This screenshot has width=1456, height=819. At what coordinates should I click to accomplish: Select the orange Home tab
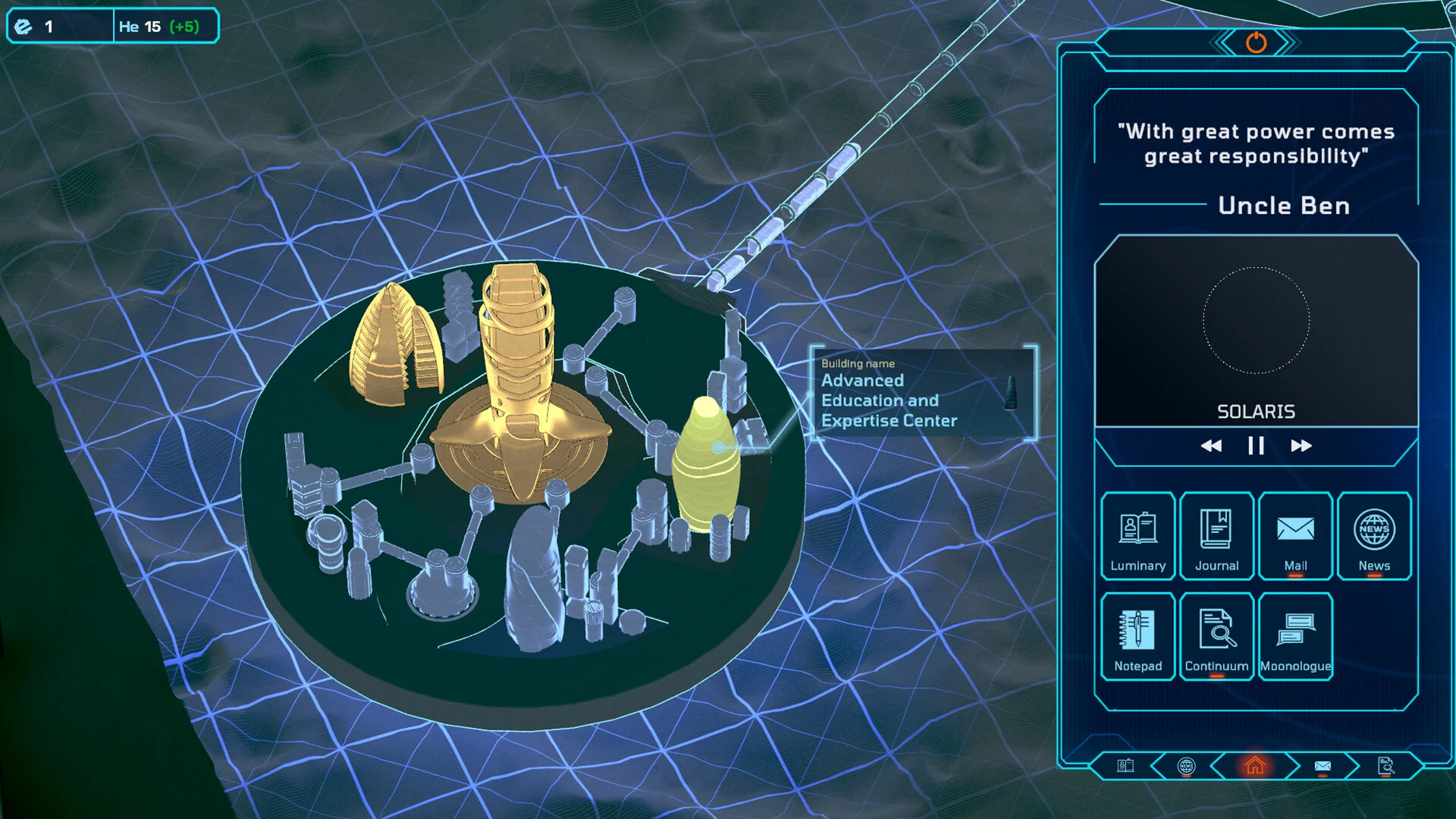tap(1255, 766)
